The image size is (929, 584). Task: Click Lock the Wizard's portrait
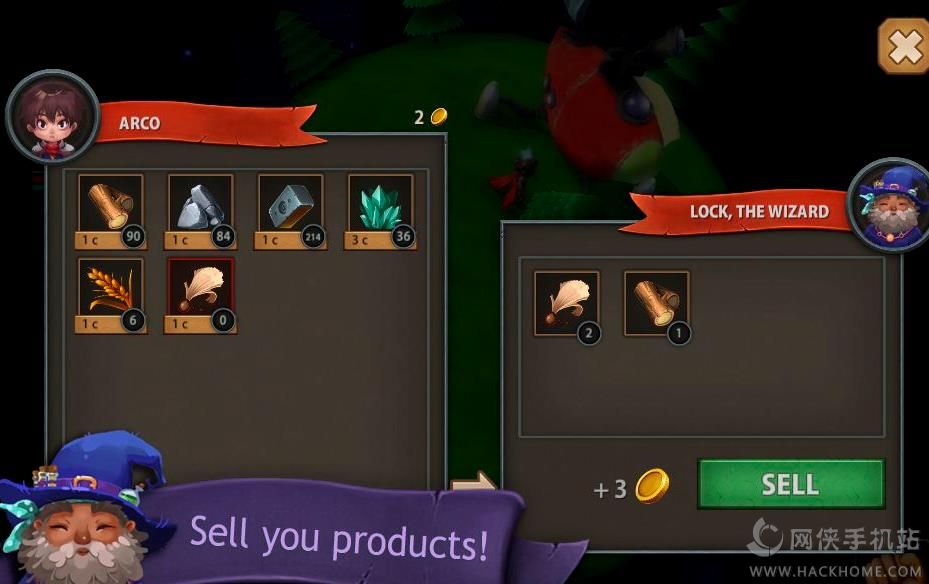(x=886, y=205)
